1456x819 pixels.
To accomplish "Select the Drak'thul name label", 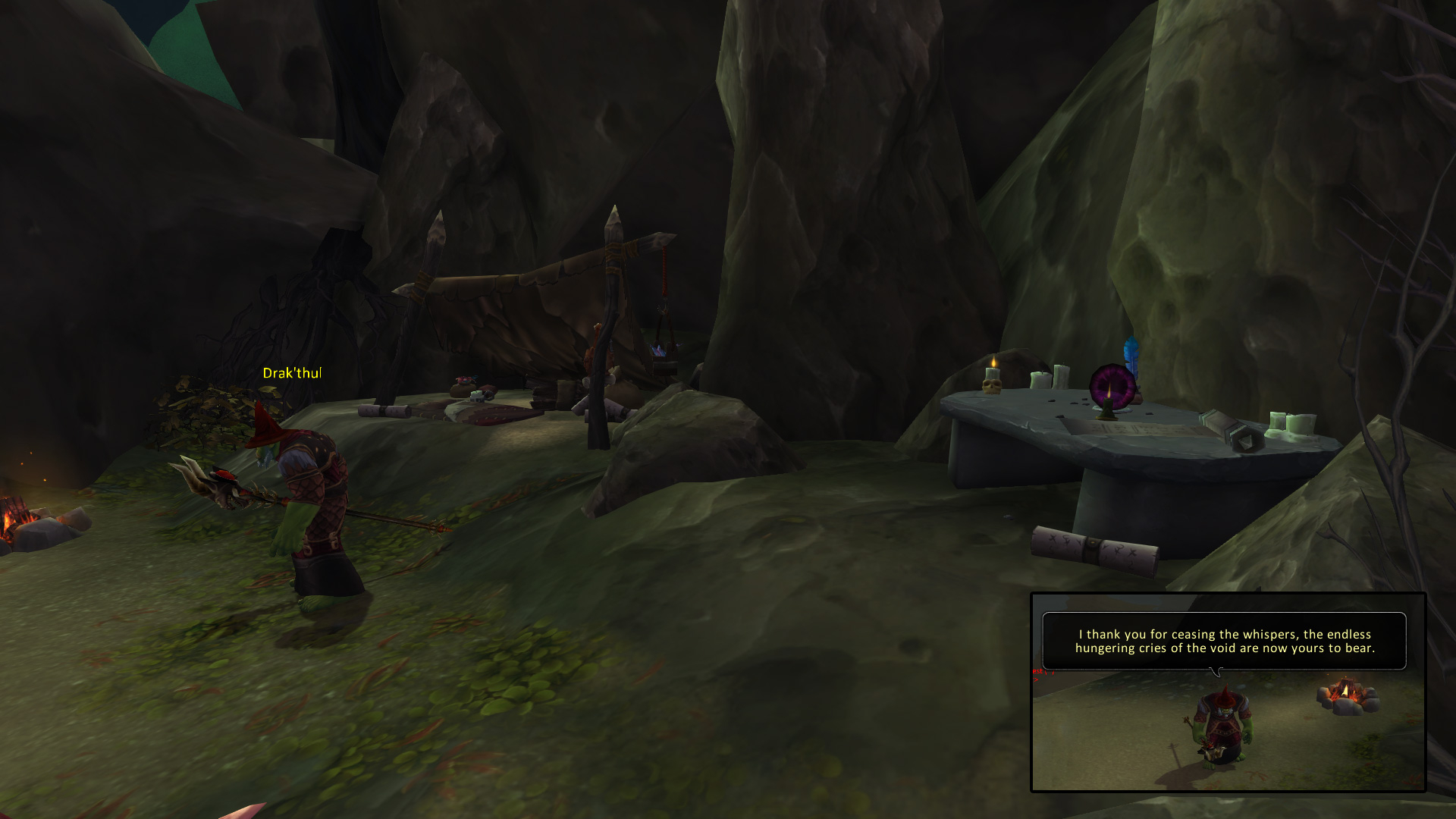I will point(292,373).
